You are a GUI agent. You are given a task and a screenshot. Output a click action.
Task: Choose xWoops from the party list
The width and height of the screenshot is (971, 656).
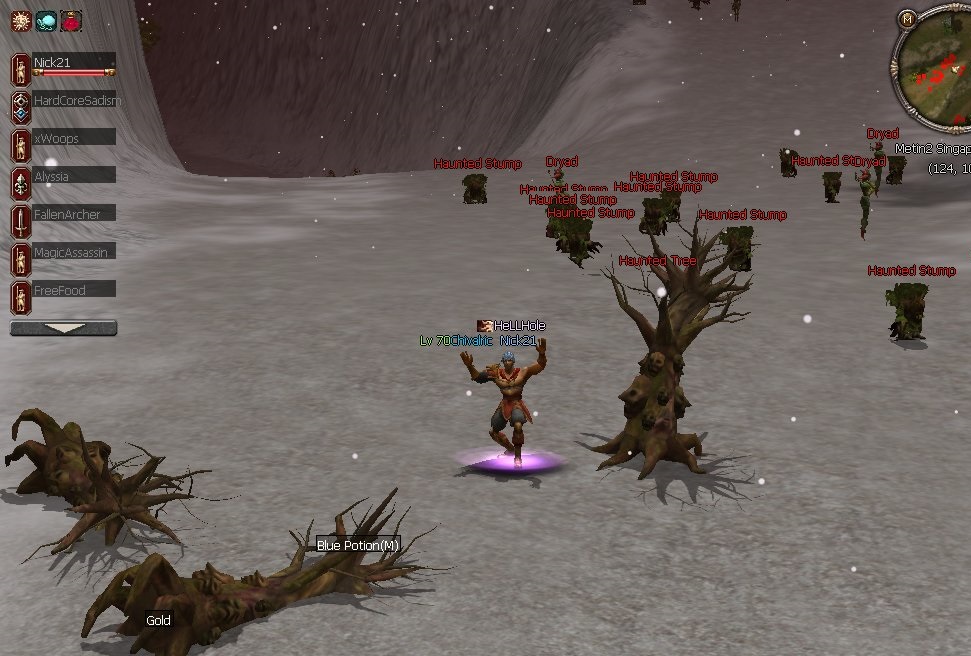(73, 138)
